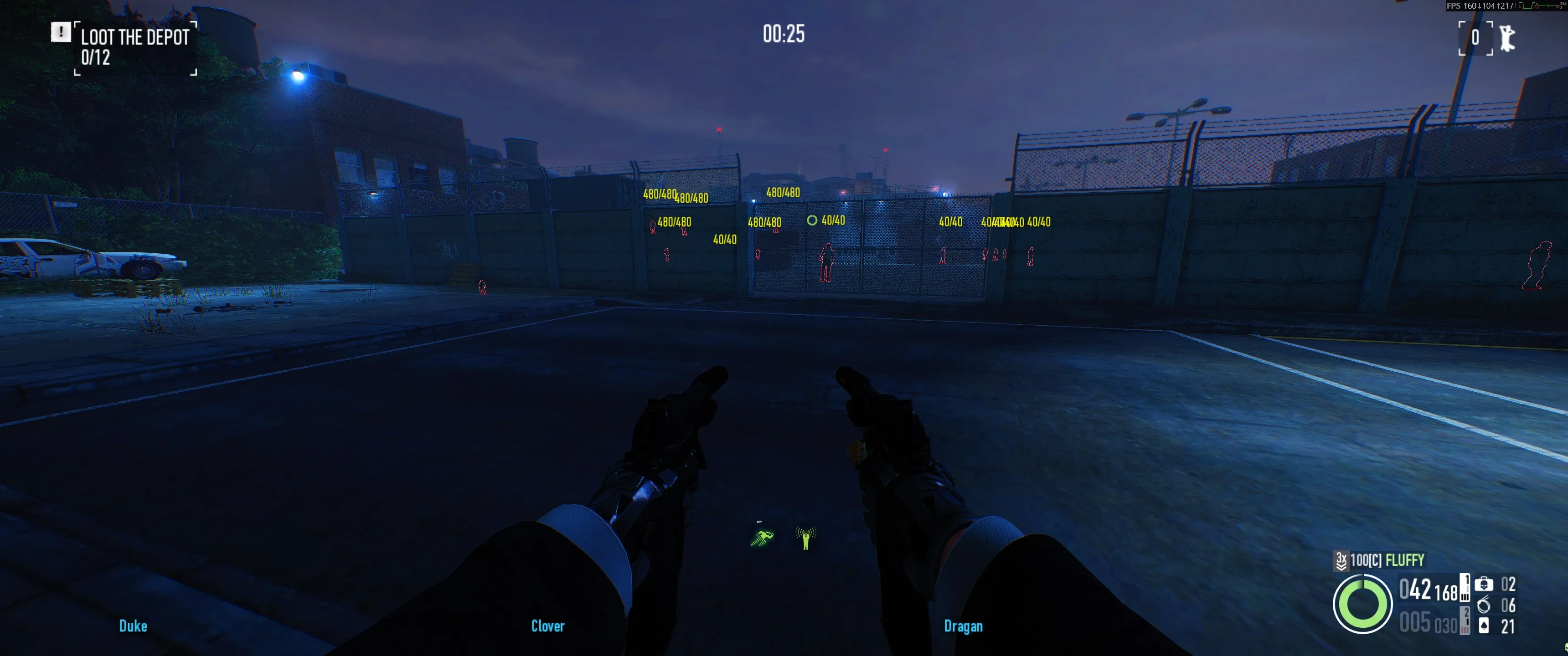
Task: Click the radiating suited man buff icon
Action: 805,538
